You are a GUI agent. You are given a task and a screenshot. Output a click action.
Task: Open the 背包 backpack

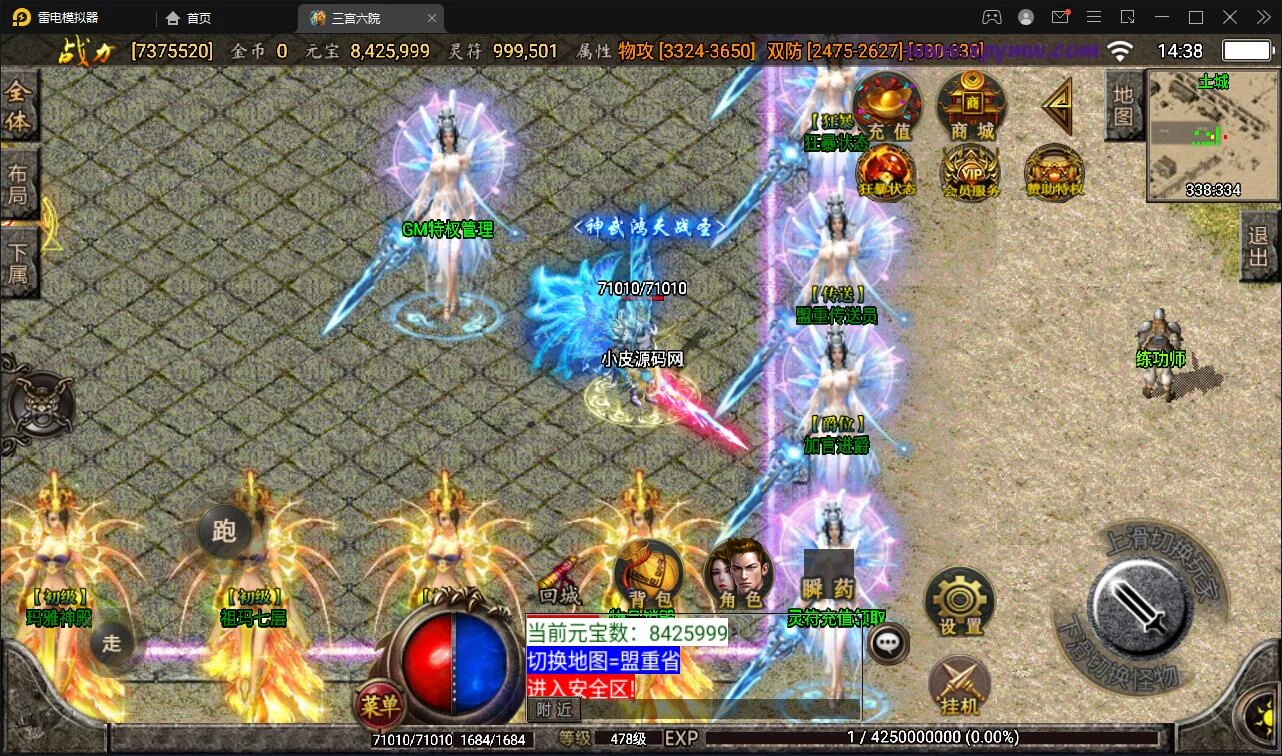[x=647, y=575]
